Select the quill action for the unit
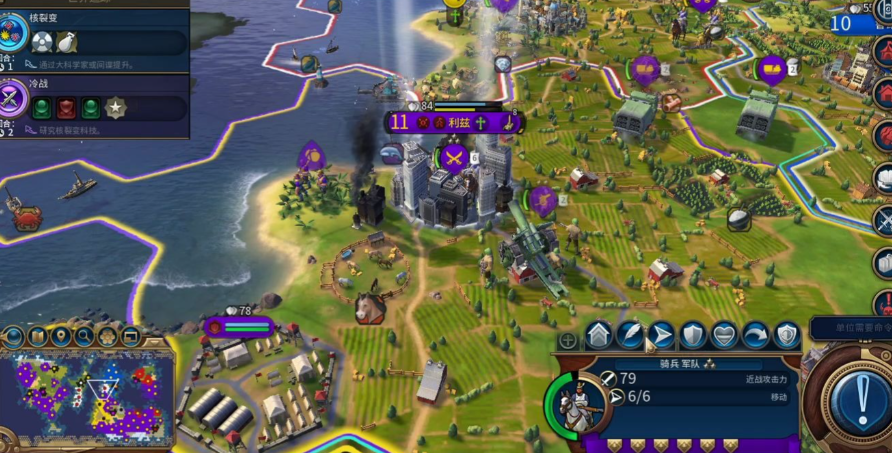Viewport: 892px width, 453px height. (x=630, y=335)
